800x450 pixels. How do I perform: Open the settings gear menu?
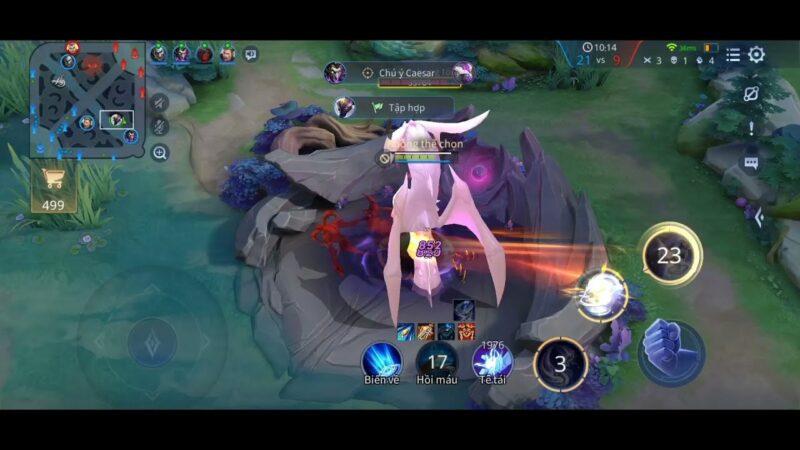(757, 55)
